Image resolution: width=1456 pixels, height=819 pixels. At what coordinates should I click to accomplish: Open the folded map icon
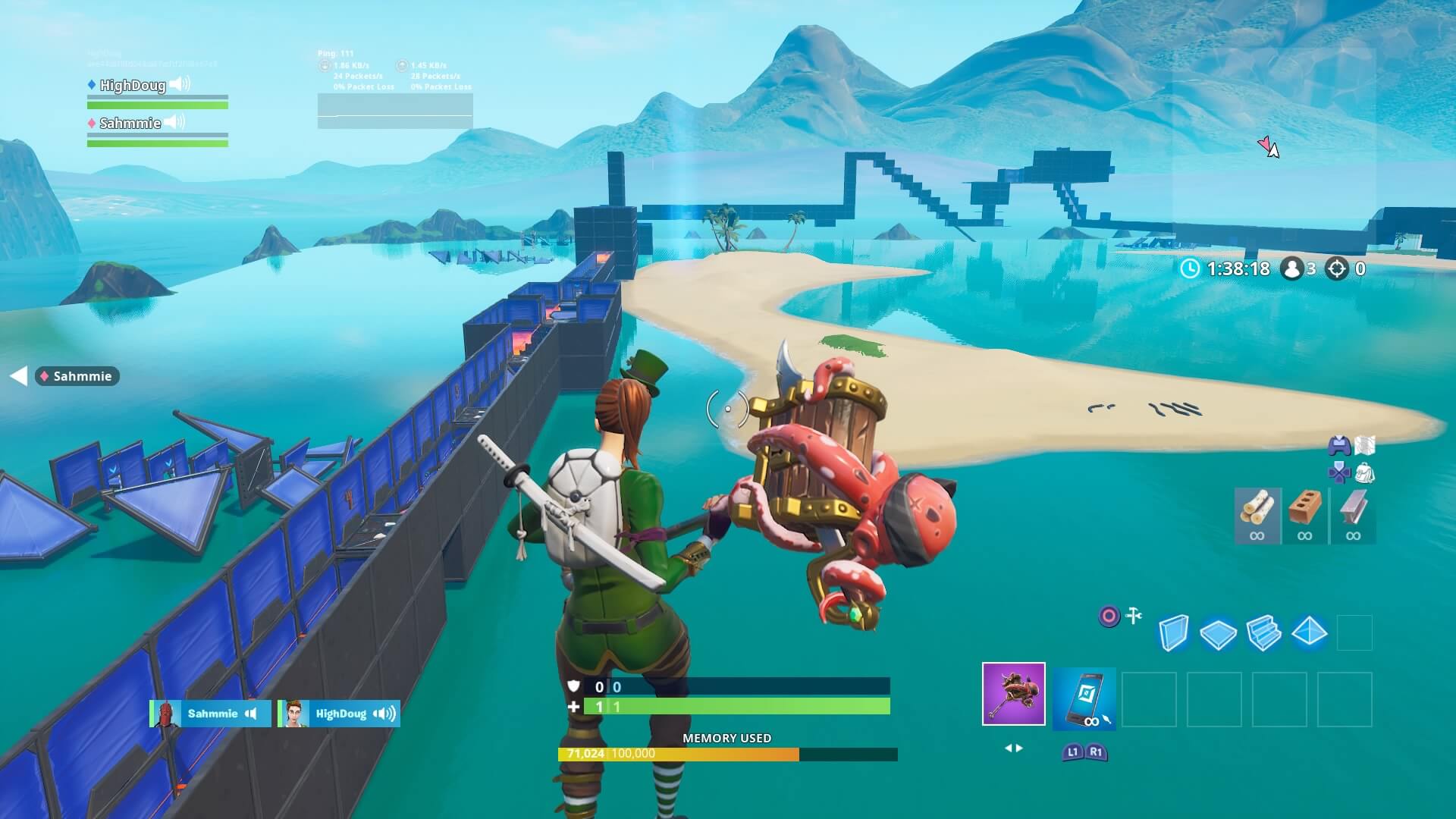tap(1364, 445)
